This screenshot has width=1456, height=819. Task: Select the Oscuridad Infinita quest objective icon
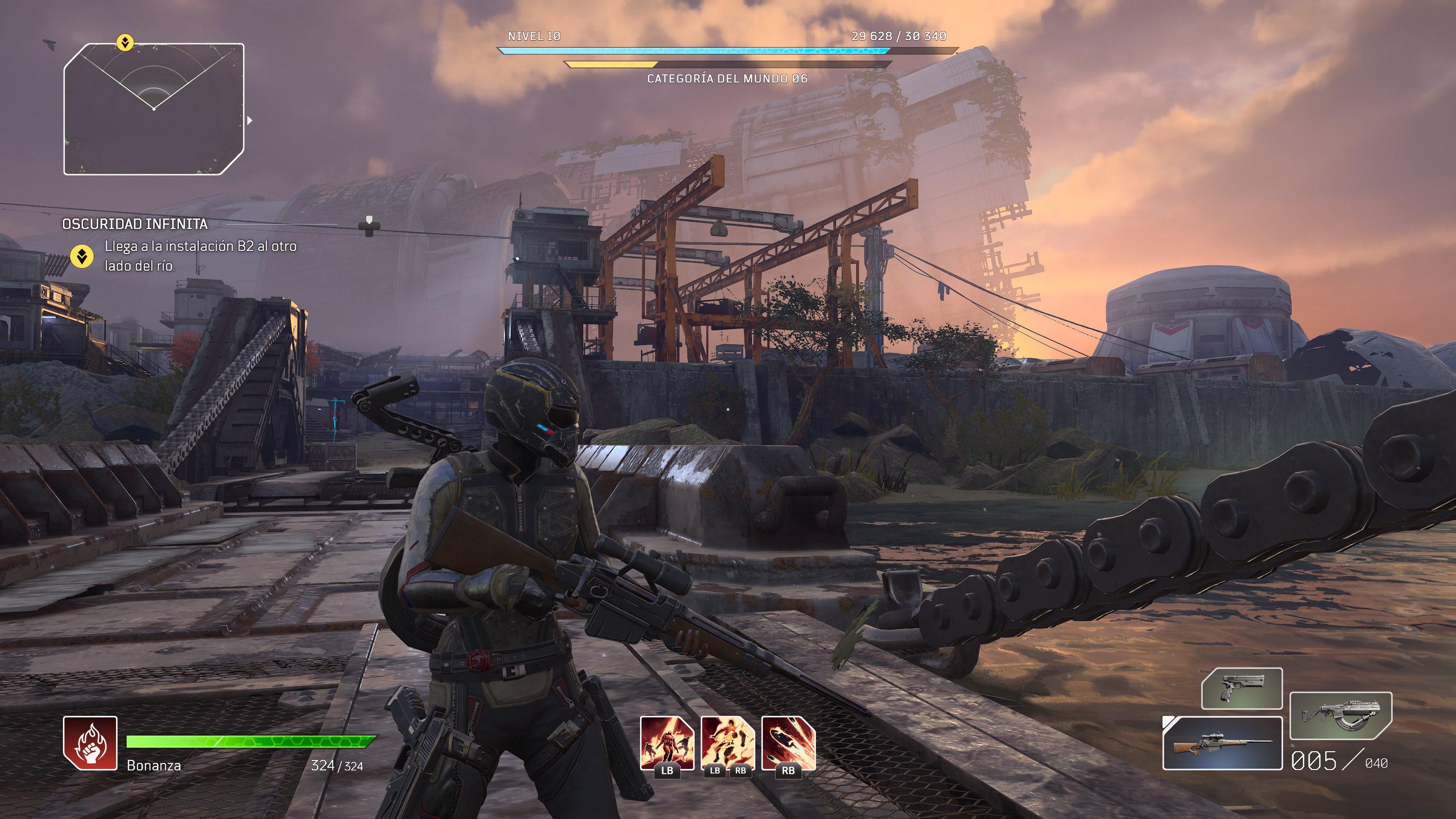(82, 256)
